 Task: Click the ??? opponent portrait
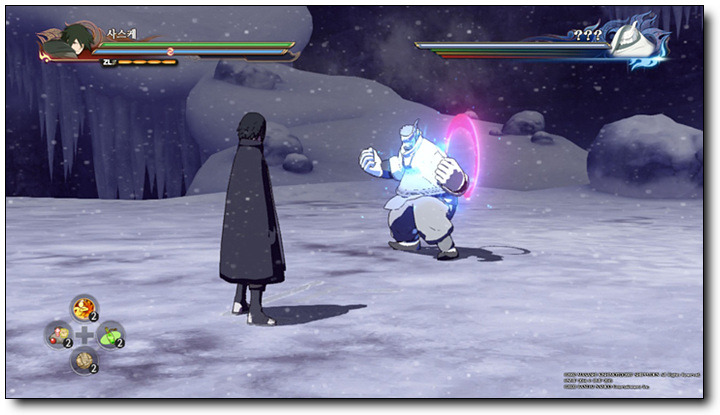tap(632, 43)
